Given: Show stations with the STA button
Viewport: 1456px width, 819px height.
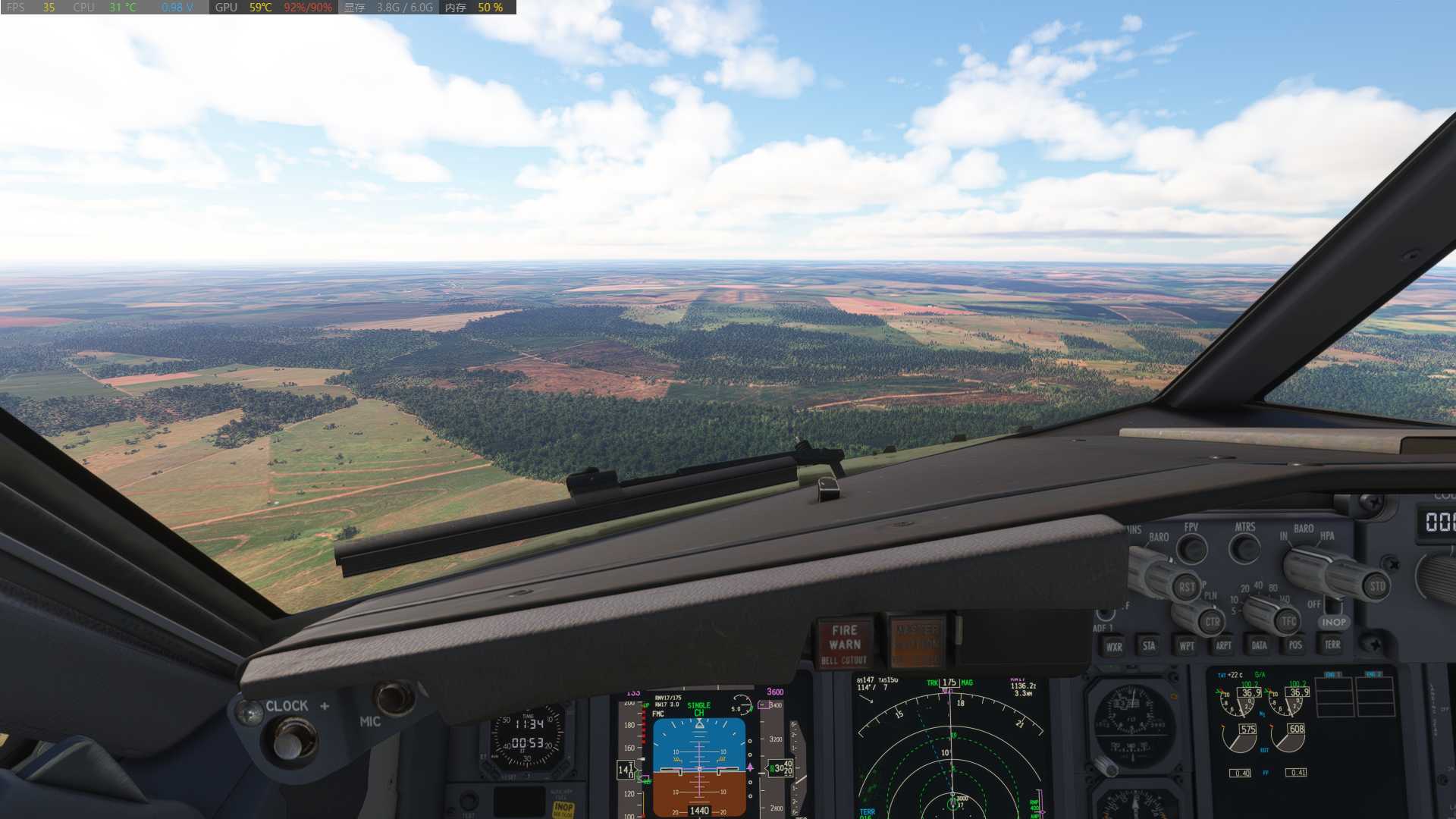Looking at the screenshot, I should 1149,646.
